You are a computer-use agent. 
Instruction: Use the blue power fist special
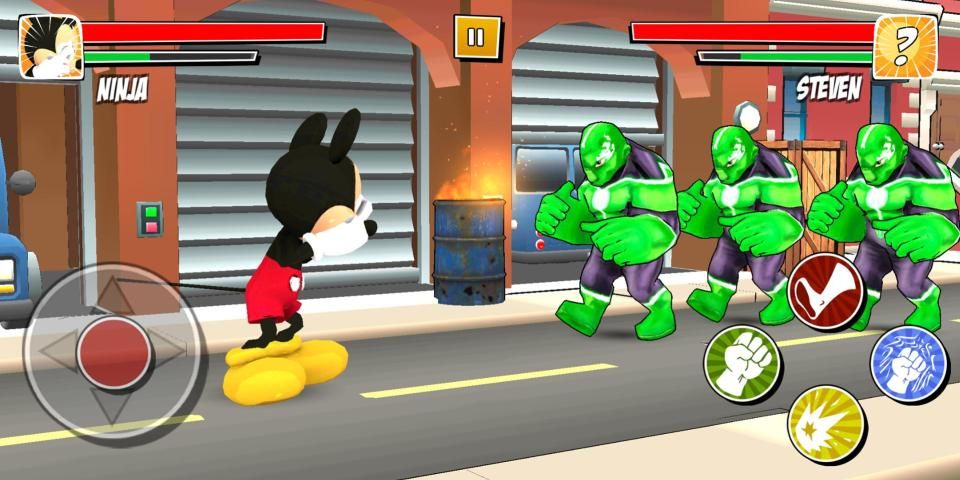pos(908,364)
